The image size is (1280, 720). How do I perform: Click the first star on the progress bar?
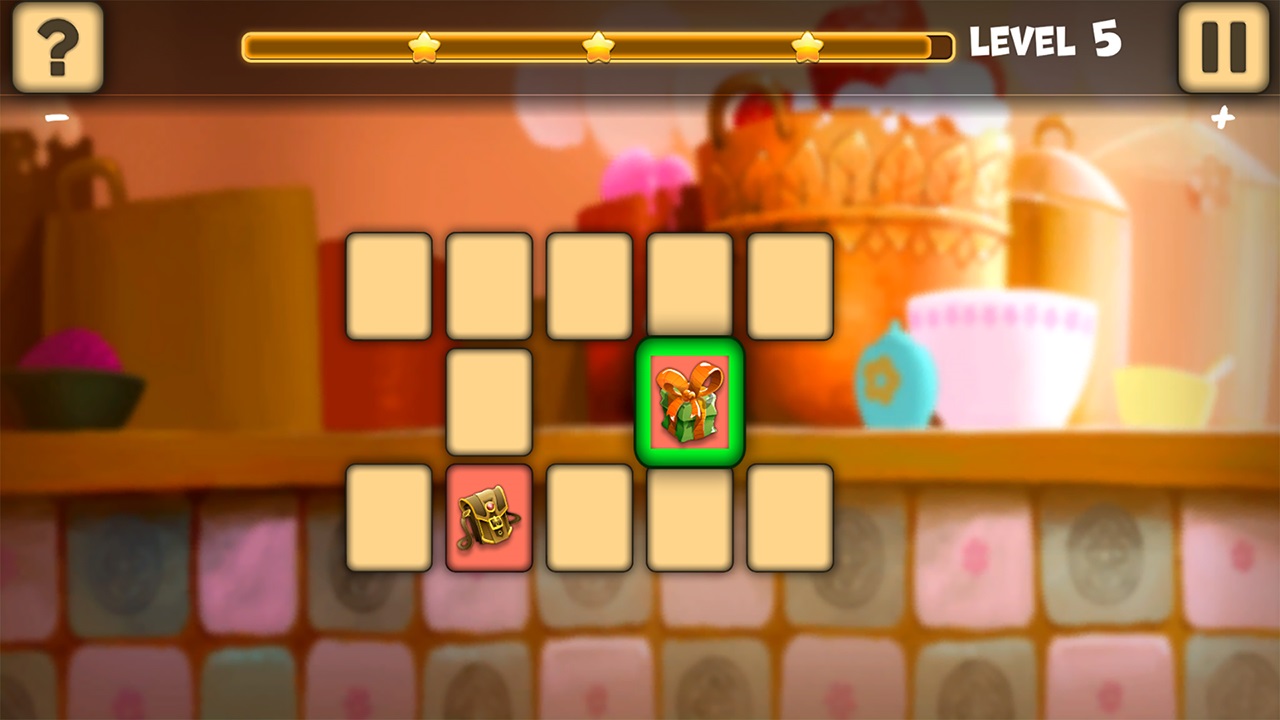[423, 44]
